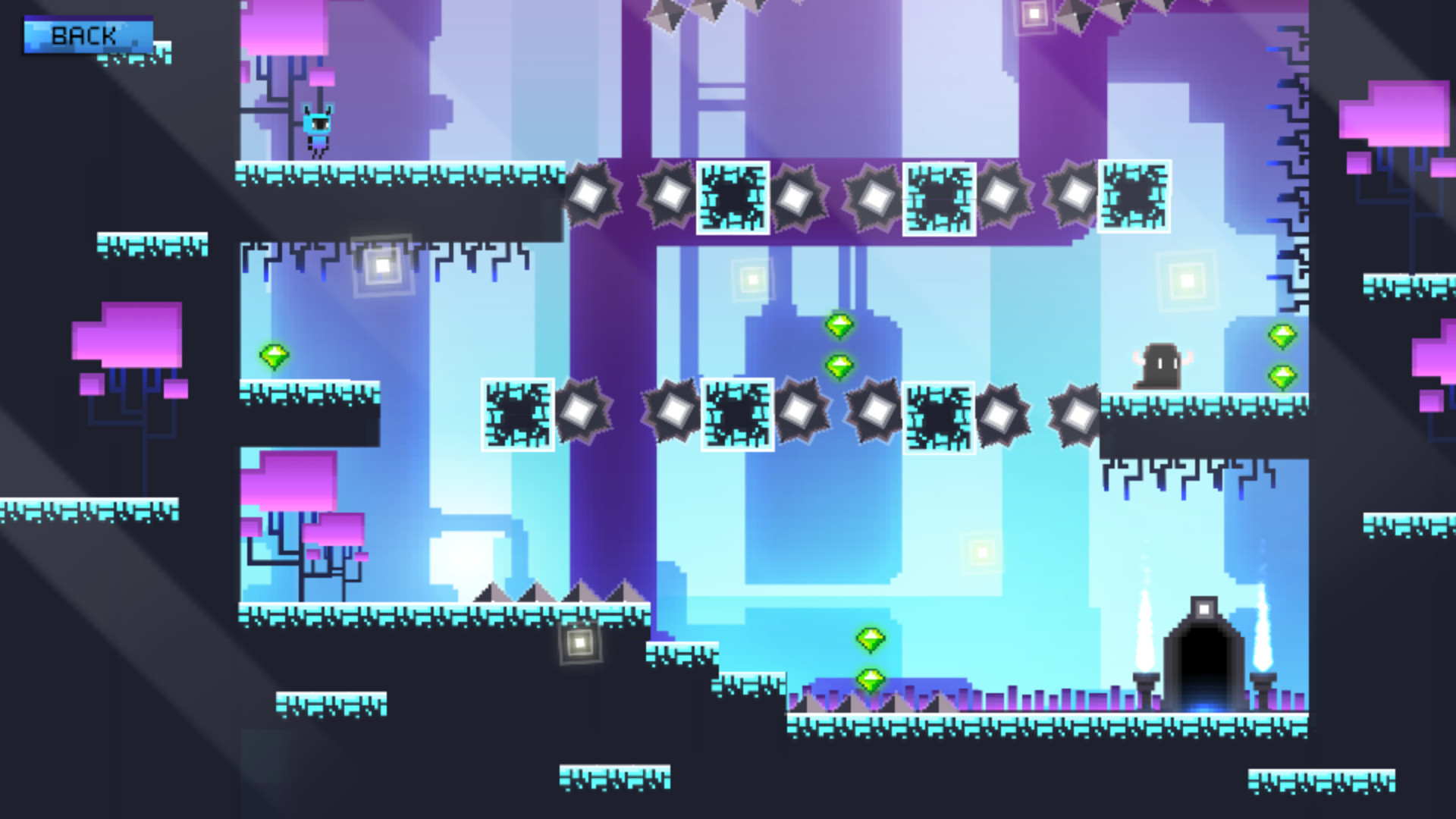Viewport: 1456px width, 819px height.
Task: Click the faint glowing square at center right
Action: [984, 553]
